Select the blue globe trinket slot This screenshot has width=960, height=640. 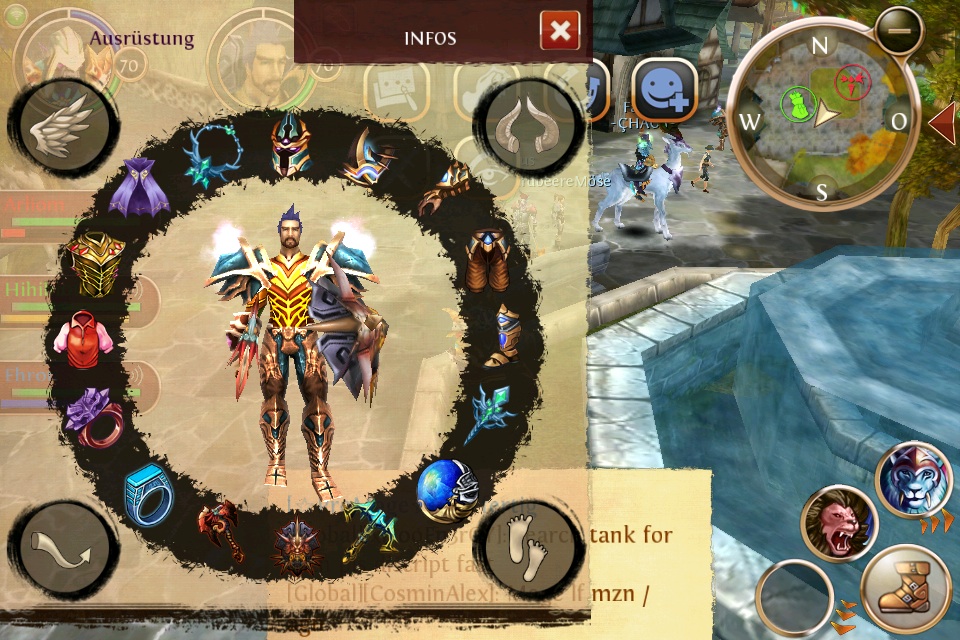446,489
